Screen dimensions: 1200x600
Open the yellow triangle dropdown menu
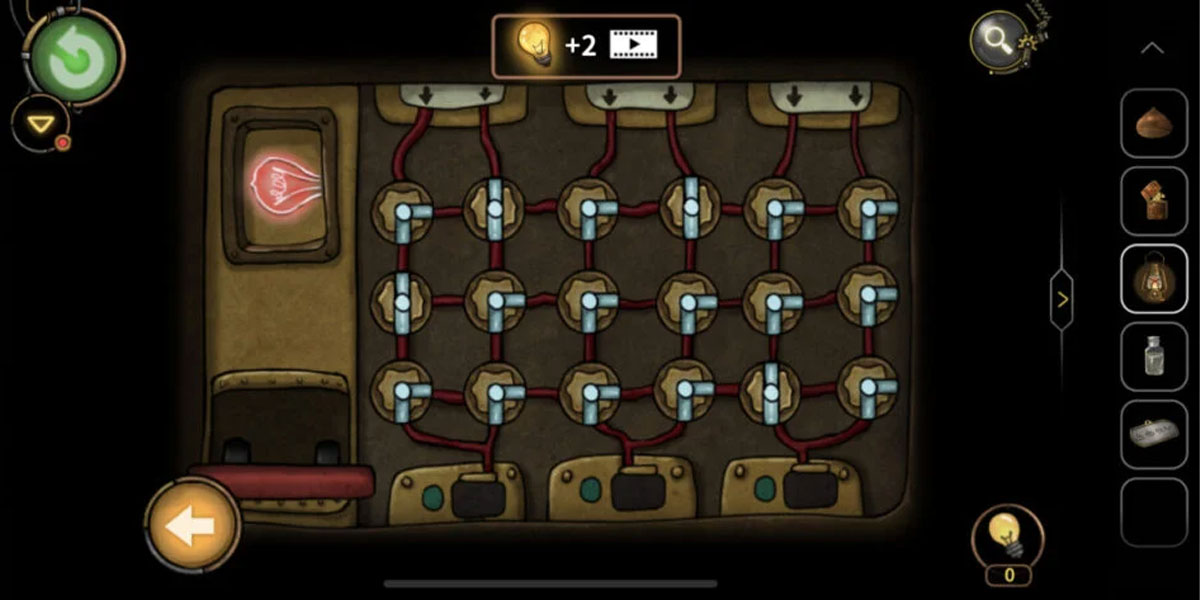tap(41, 124)
